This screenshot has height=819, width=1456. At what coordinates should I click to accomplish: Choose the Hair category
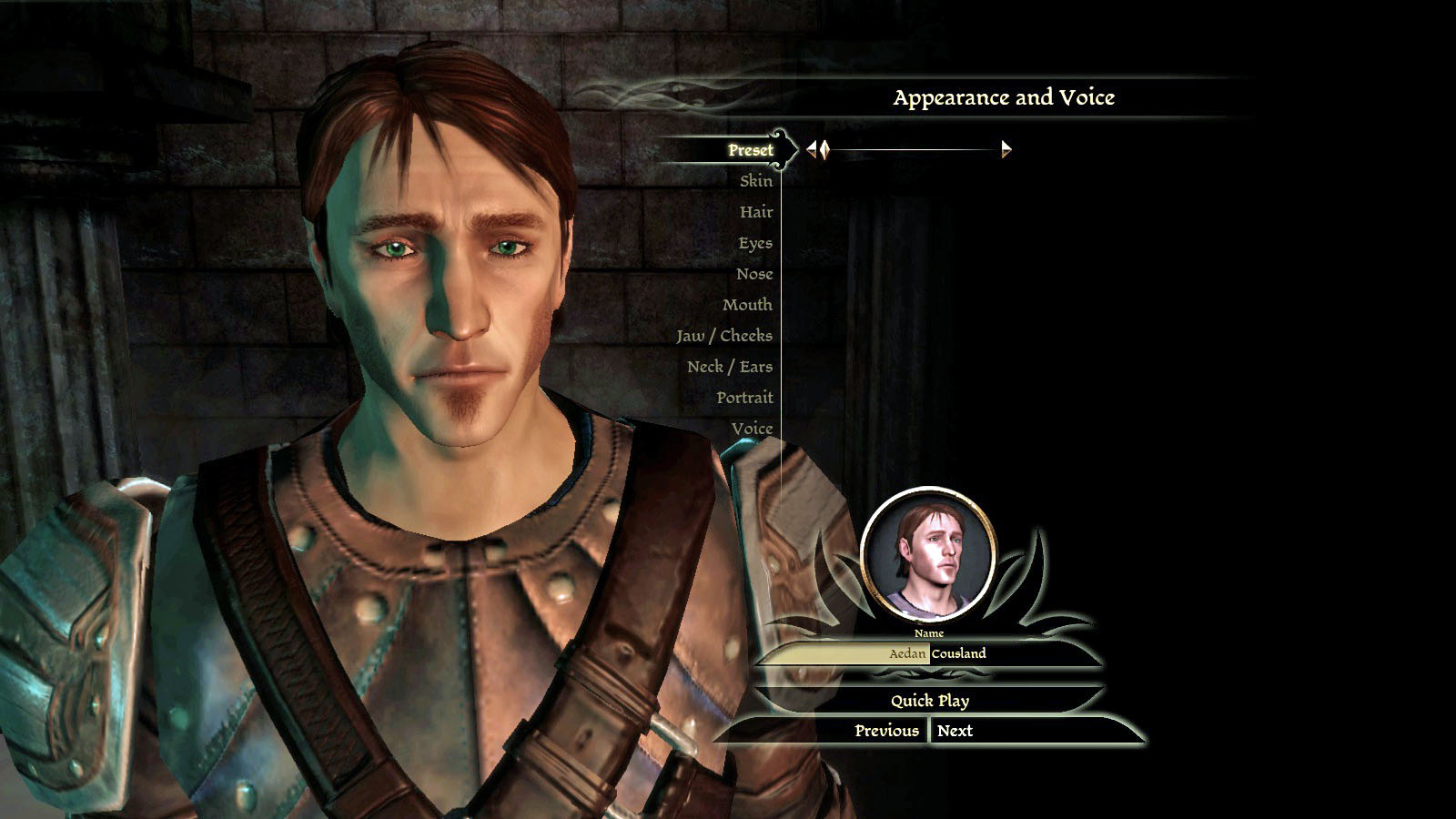click(755, 212)
